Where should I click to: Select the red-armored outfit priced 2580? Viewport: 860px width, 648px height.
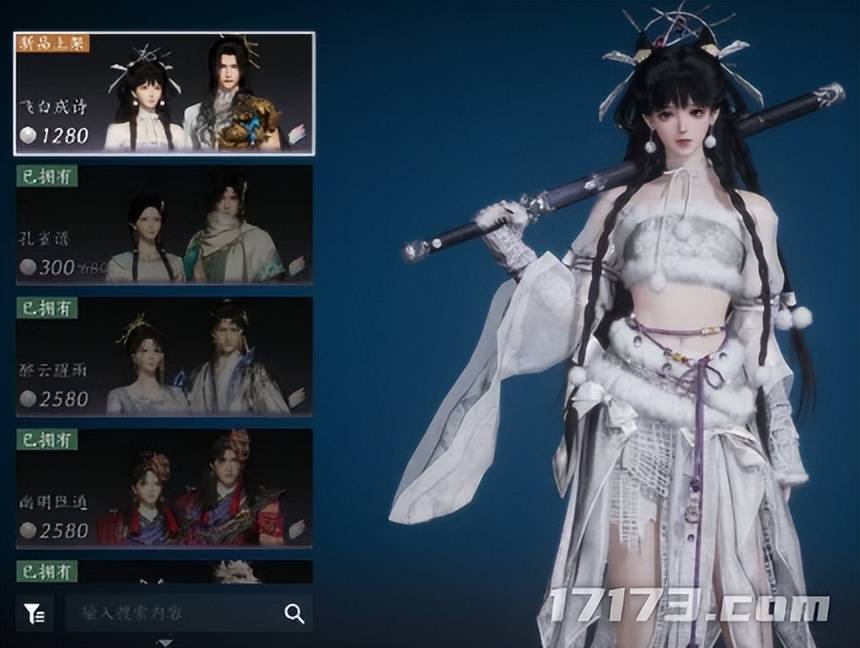[x=164, y=488]
